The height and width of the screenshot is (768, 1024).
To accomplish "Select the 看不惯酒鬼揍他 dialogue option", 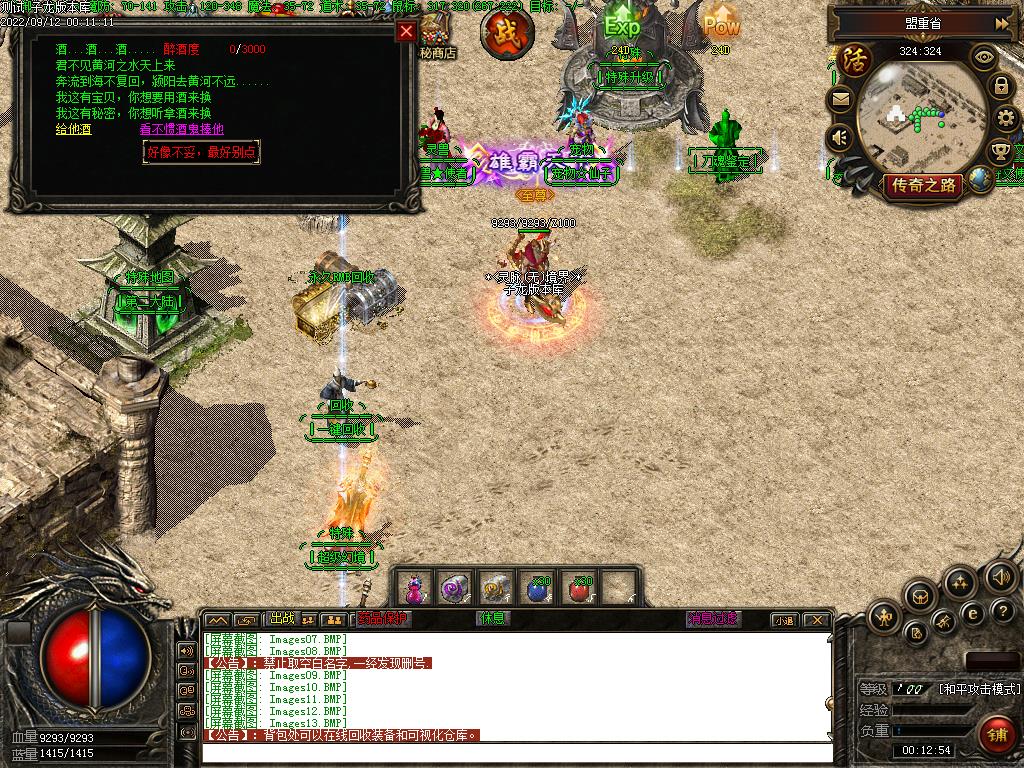I will coord(181,129).
